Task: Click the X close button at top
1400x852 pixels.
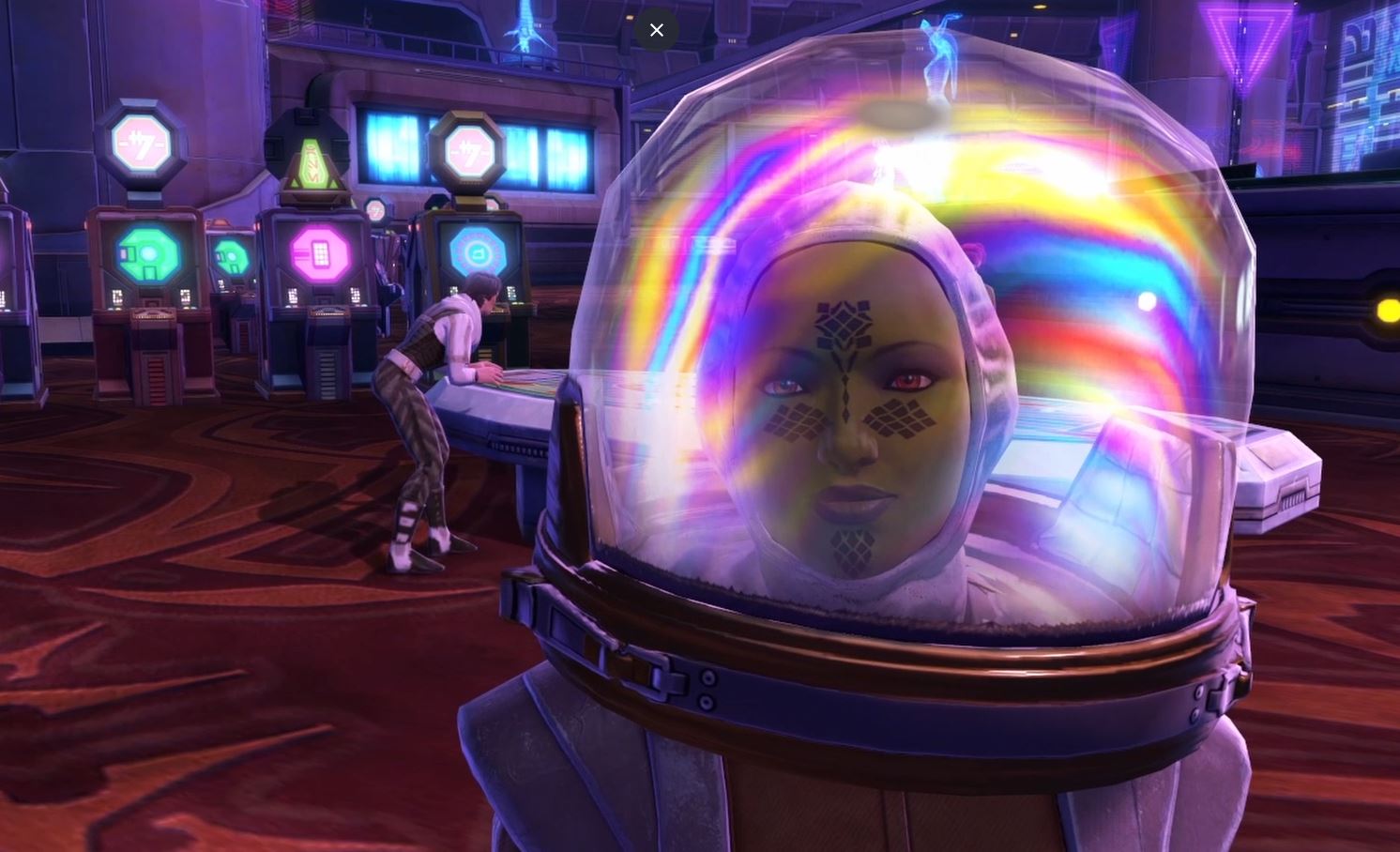Action: (x=657, y=29)
